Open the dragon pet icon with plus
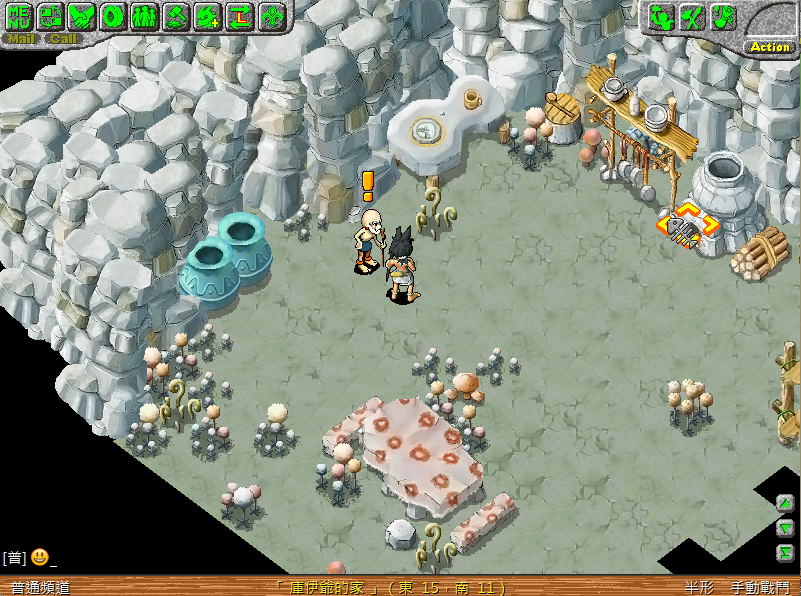 [208, 16]
